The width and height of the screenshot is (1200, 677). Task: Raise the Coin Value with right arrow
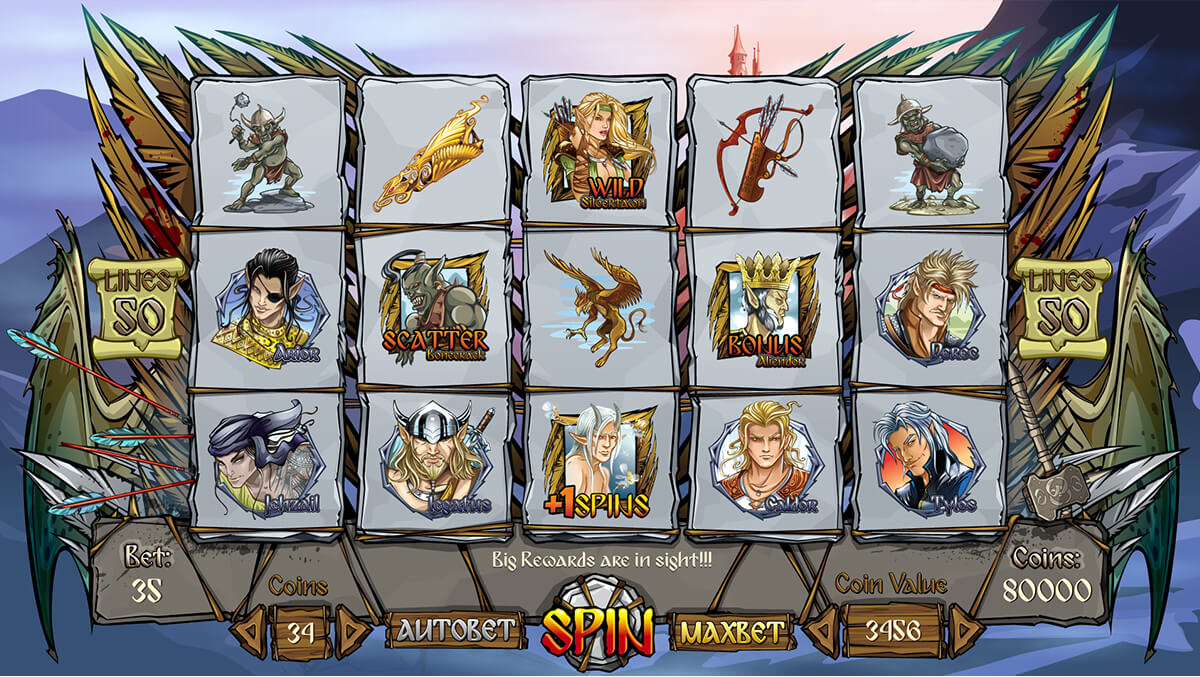[964, 631]
